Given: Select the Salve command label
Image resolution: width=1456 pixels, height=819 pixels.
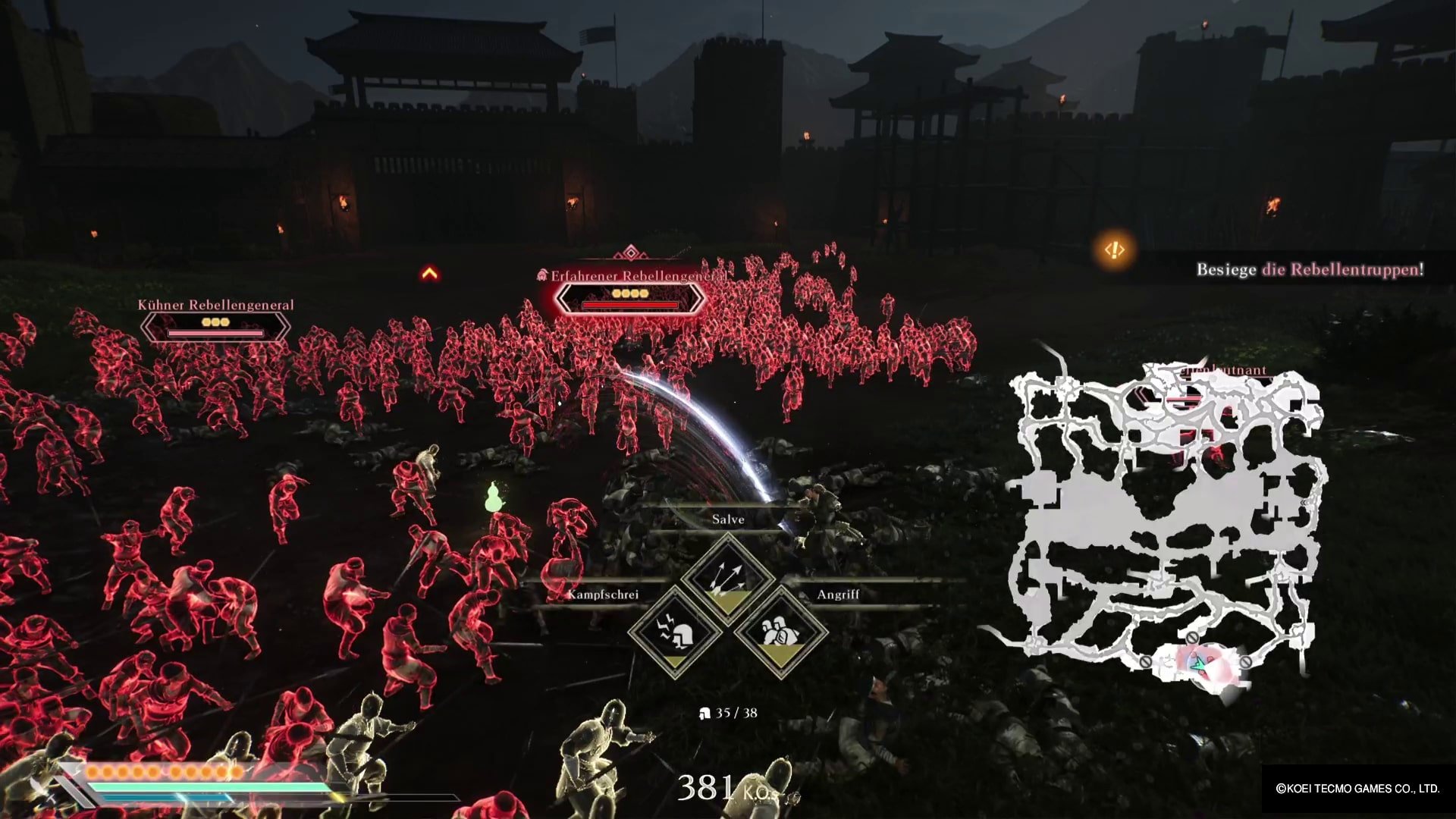Looking at the screenshot, I should [x=727, y=519].
